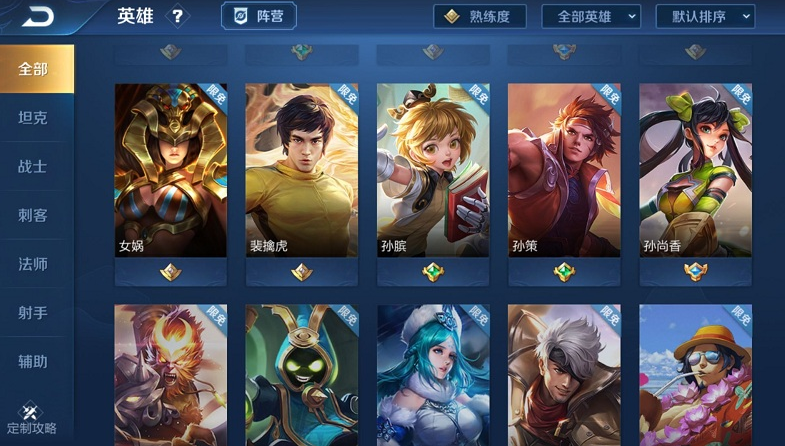Go back using the top-left arrow
The height and width of the screenshot is (446, 785).
tap(40, 17)
